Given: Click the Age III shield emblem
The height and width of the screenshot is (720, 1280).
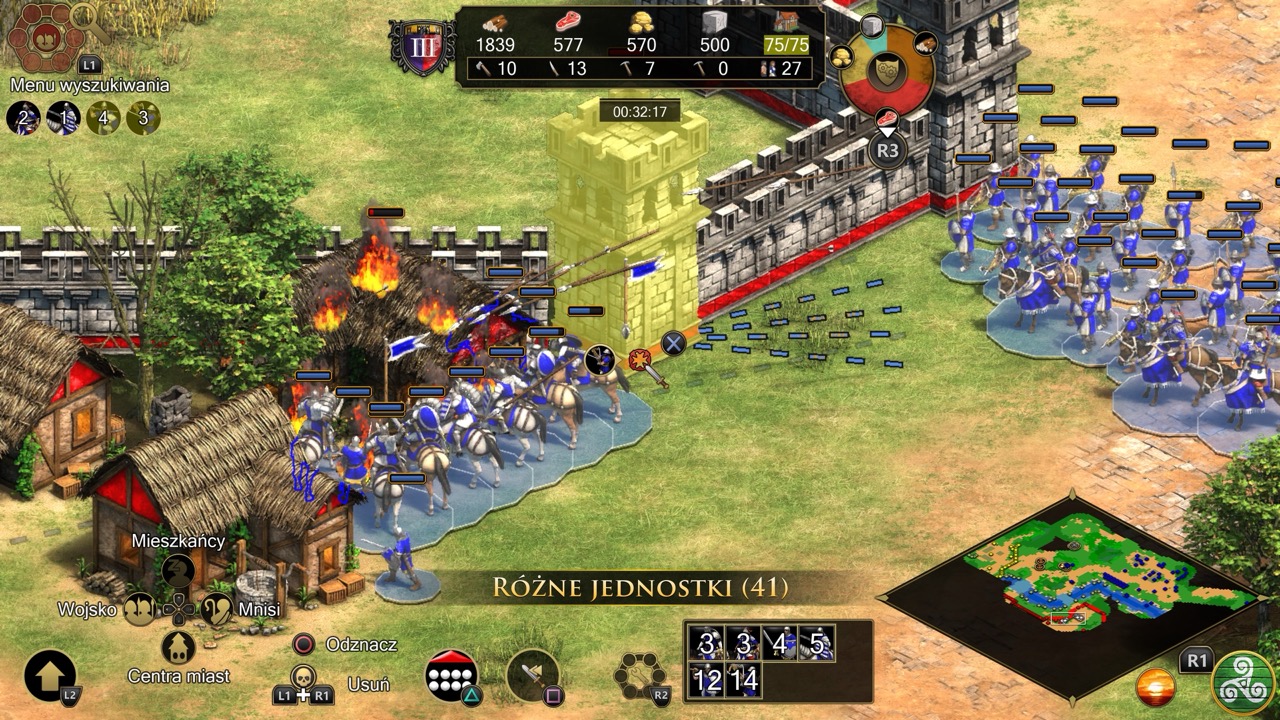Looking at the screenshot, I should [x=422, y=47].
